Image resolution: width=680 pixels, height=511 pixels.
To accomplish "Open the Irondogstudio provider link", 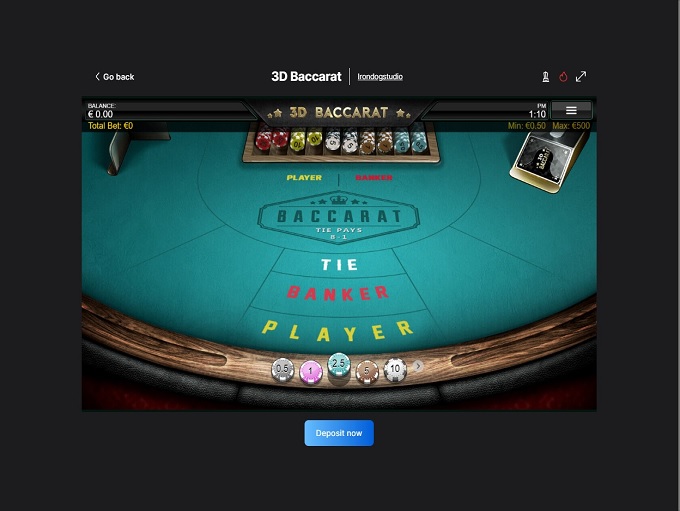I will pyautogui.click(x=380, y=77).
